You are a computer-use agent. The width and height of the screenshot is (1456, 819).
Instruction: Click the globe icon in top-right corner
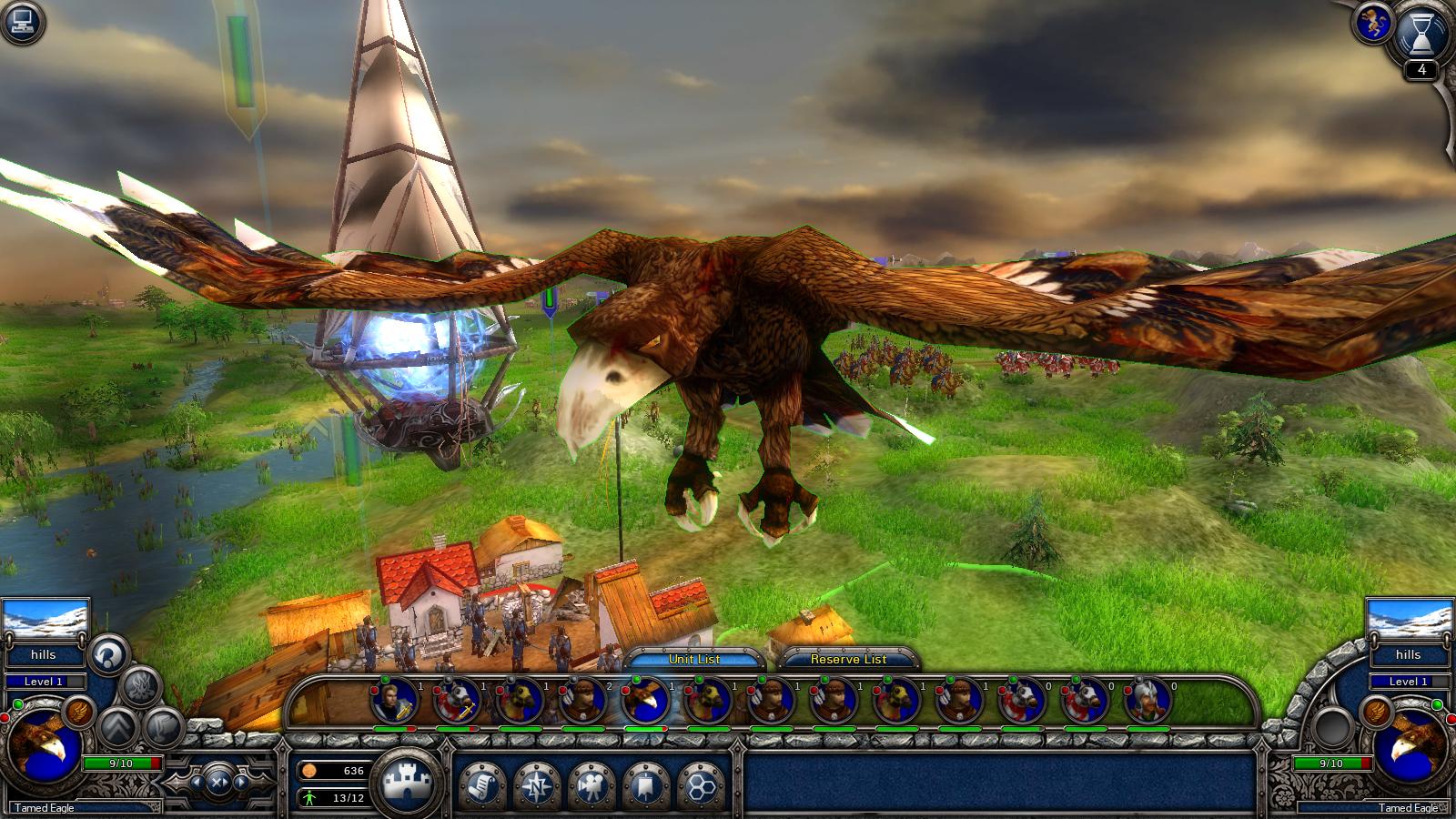click(1373, 22)
